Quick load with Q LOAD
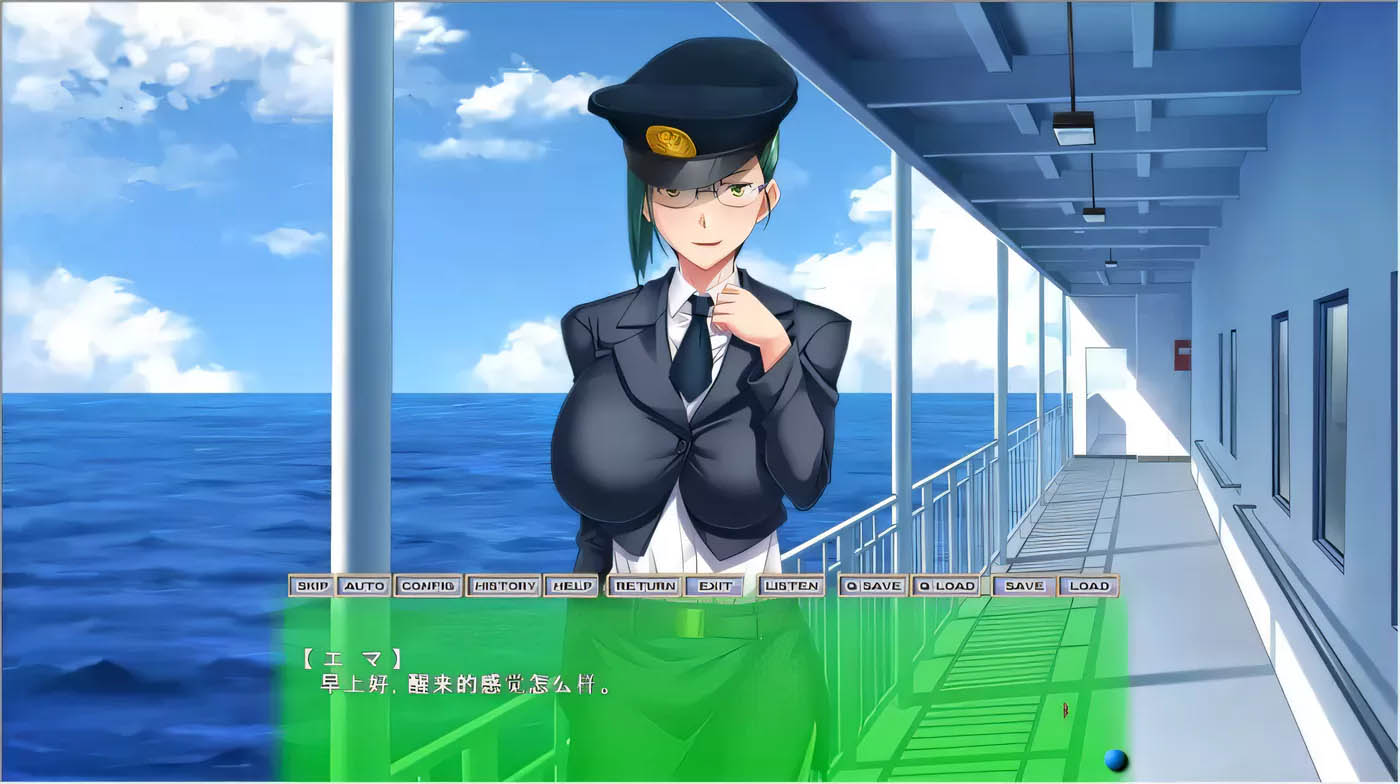1400x784 pixels. pyautogui.click(x=945, y=586)
